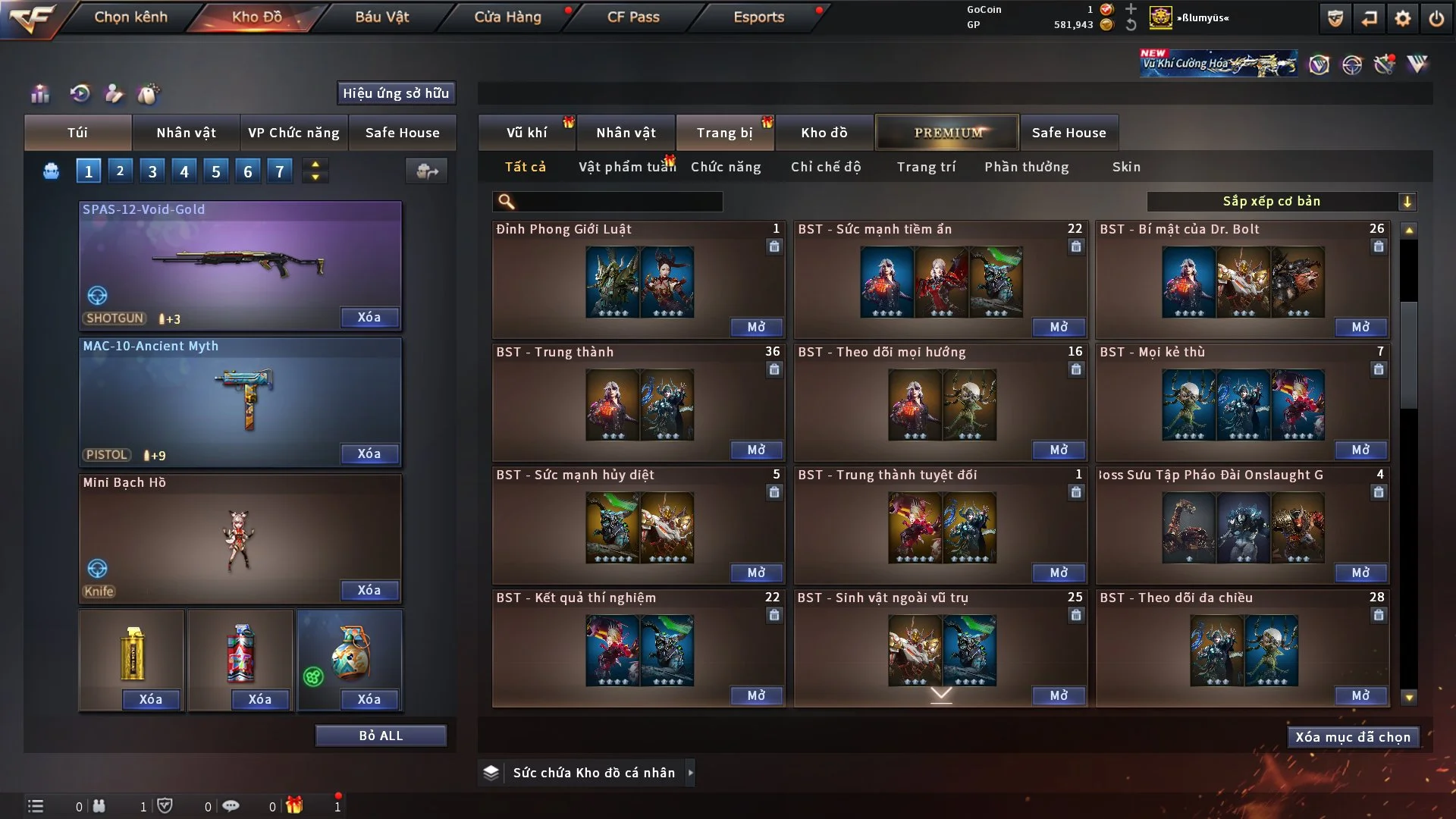Open the CF Pass menu
The height and width of the screenshot is (819, 1456).
(x=633, y=17)
